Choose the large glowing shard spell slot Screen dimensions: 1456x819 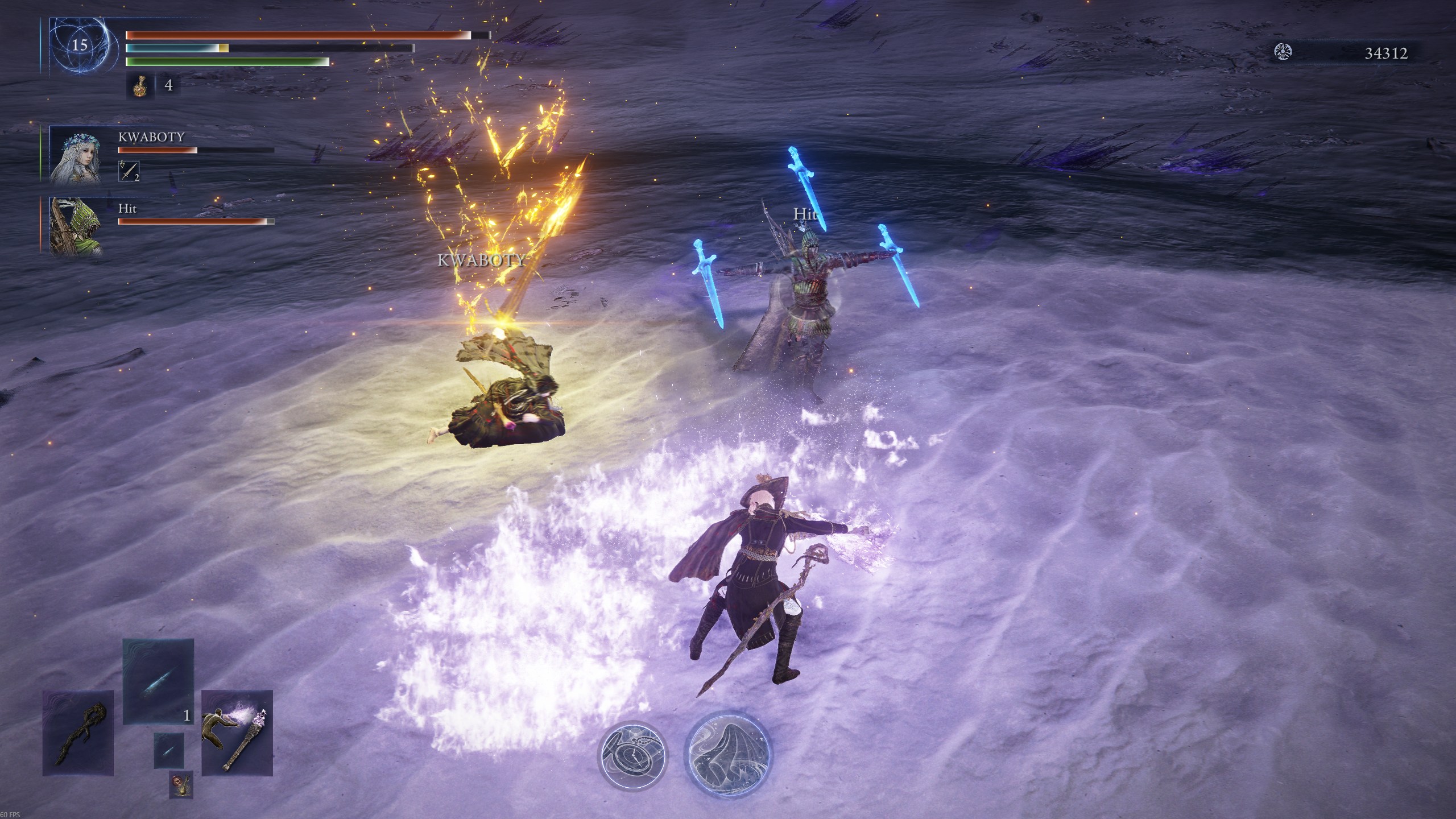click(x=159, y=681)
